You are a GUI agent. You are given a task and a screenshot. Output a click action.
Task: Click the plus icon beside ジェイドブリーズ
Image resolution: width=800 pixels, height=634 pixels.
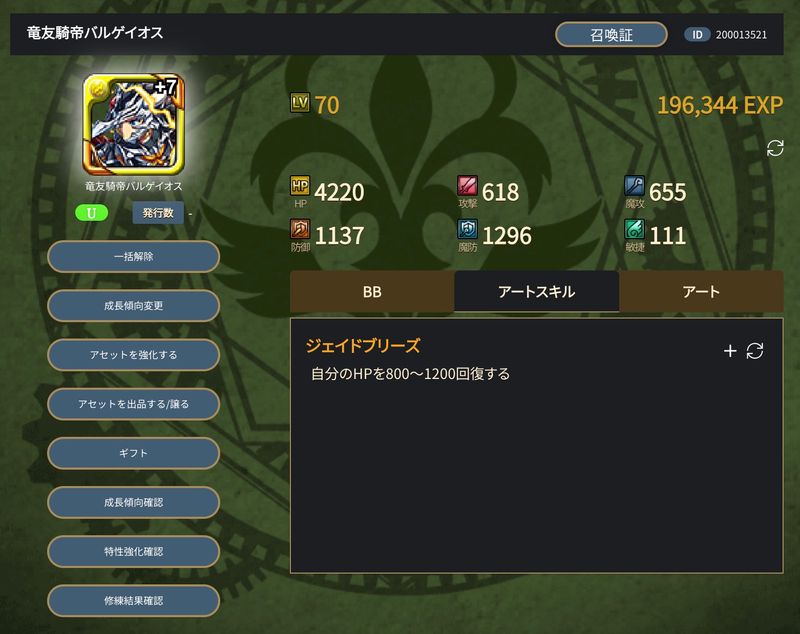point(730,351)
